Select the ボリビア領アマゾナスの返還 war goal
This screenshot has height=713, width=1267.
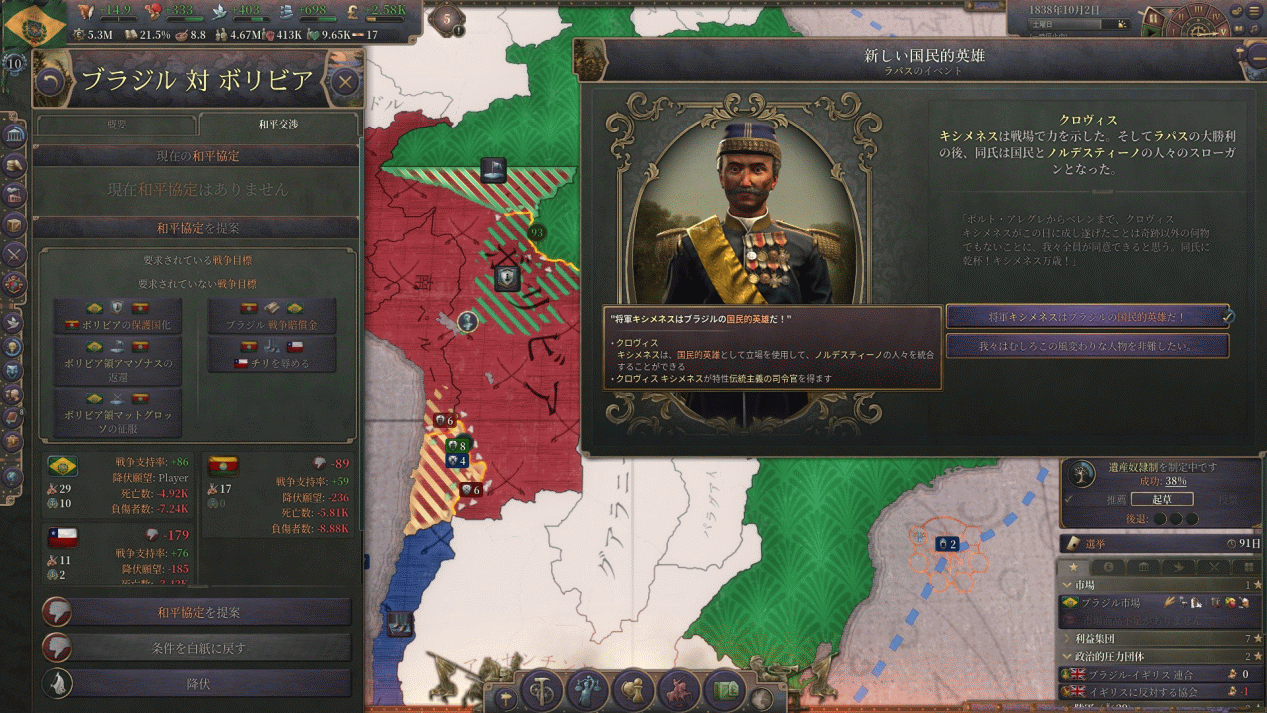pos(117,363)
